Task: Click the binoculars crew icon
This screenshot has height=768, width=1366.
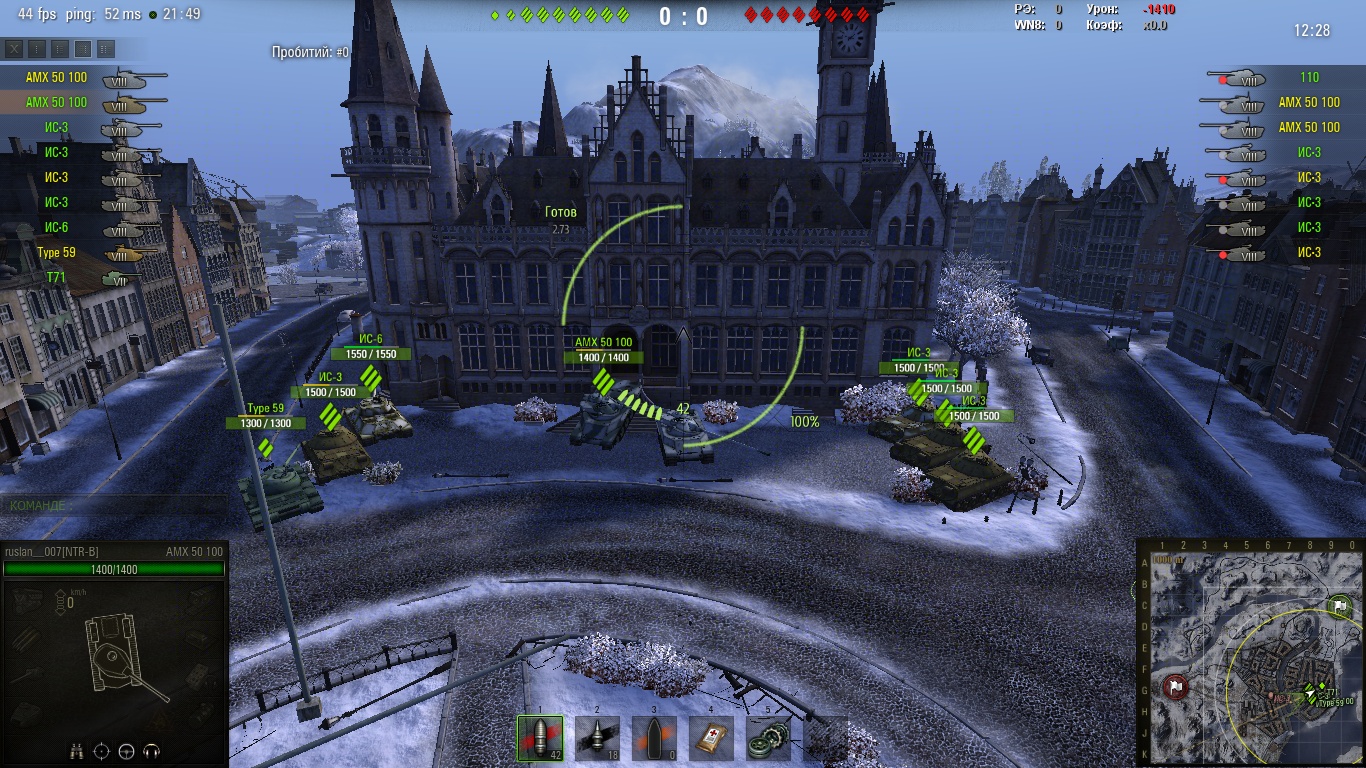Action: pyautogui.click(x=76, y=751)
